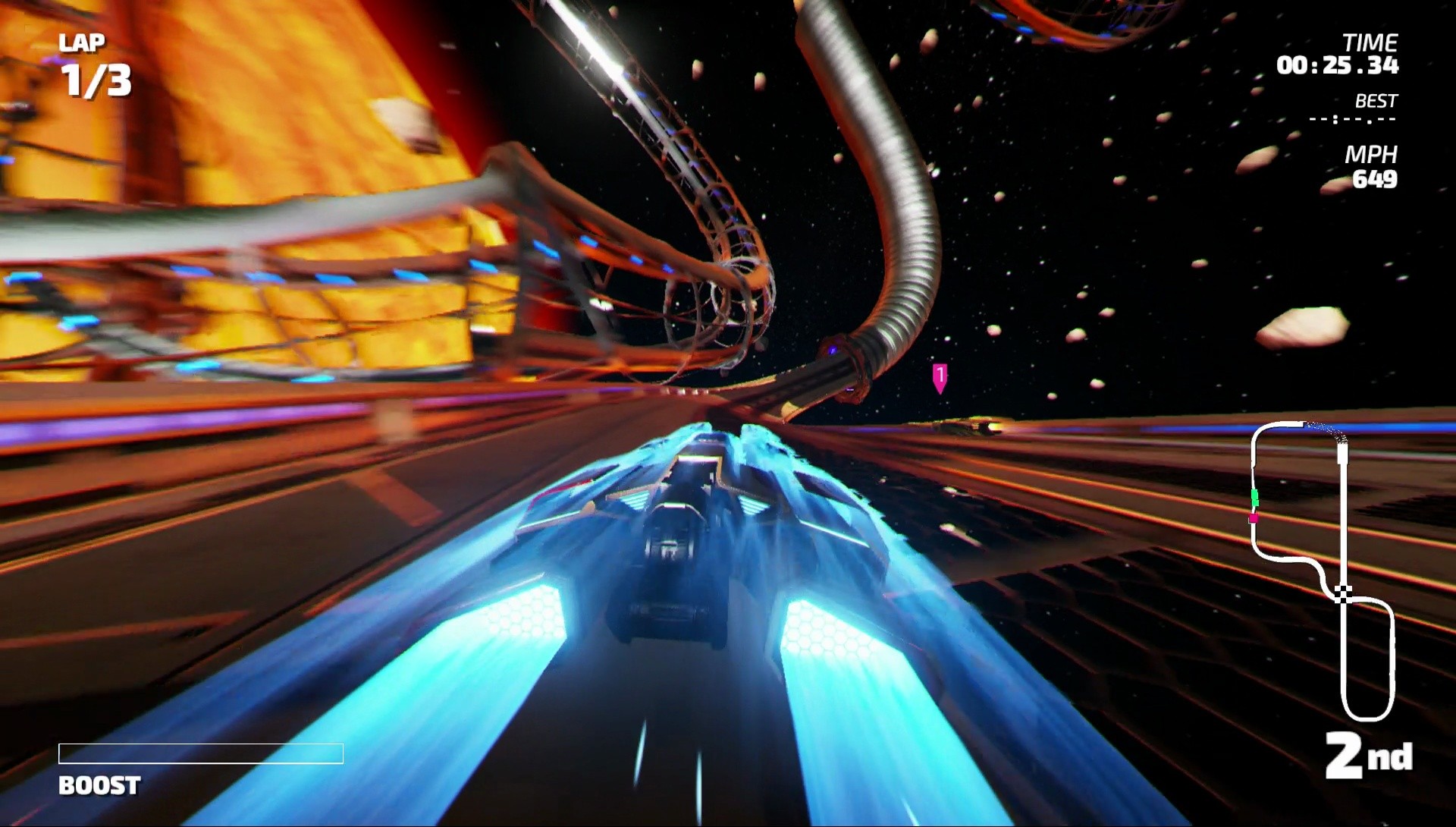Image resolution: width=1456 pixels, height=827 pixels.
Task: Click the checkered start line on minimap
Action: [1344, 593]
